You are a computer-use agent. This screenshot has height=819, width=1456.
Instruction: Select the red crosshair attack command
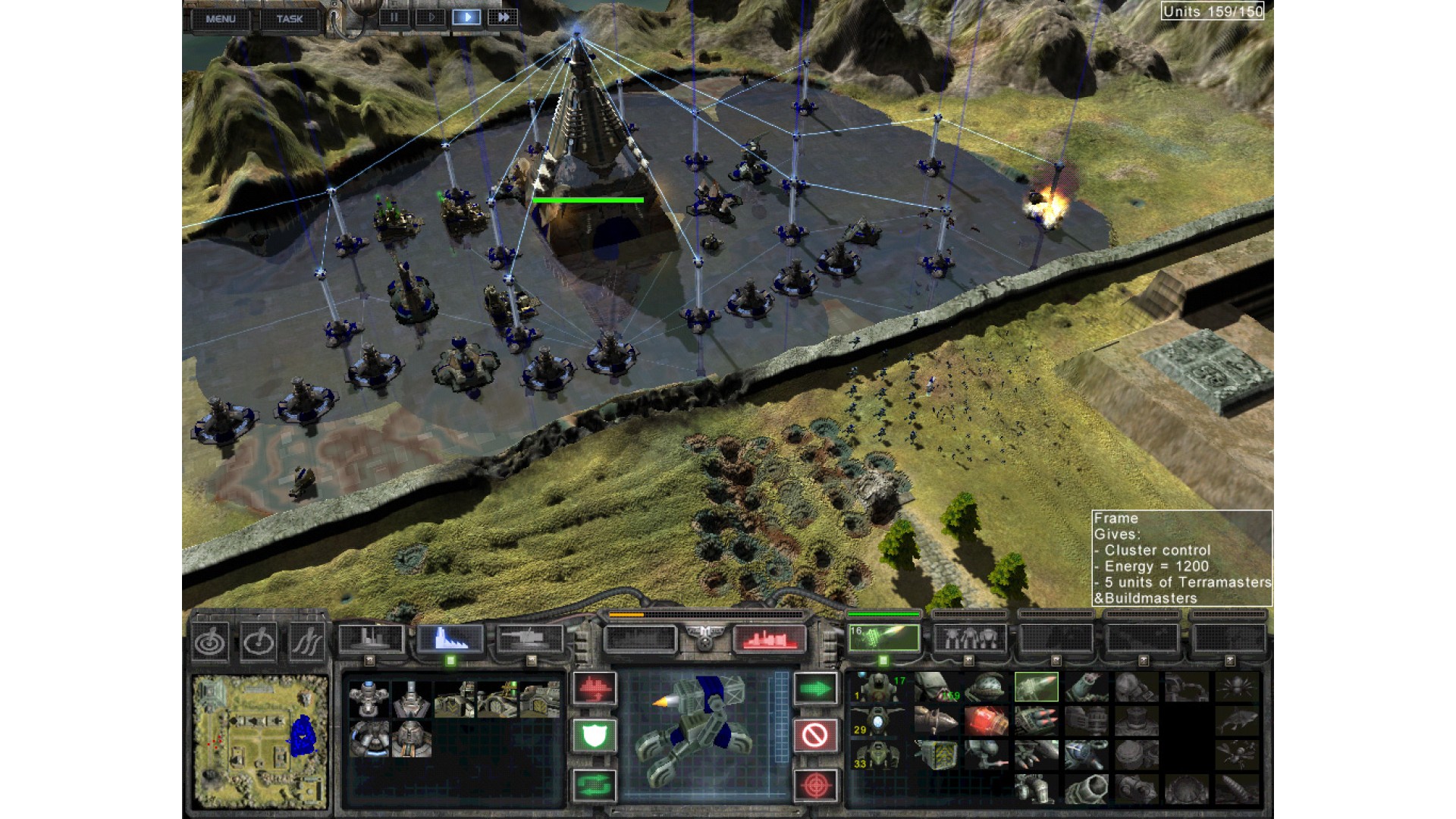816,784
